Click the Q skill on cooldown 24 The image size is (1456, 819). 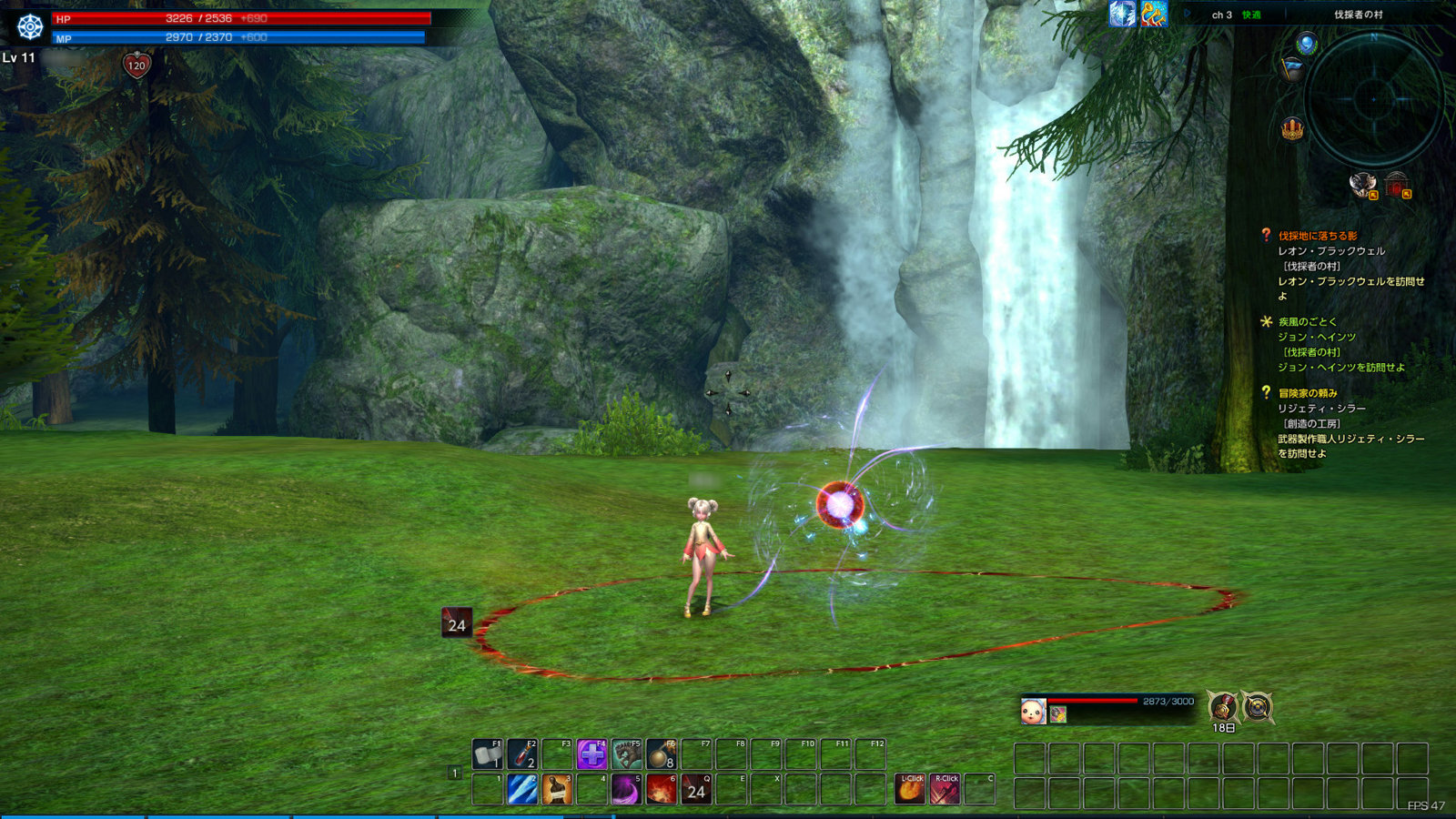(x=696, y=789)
